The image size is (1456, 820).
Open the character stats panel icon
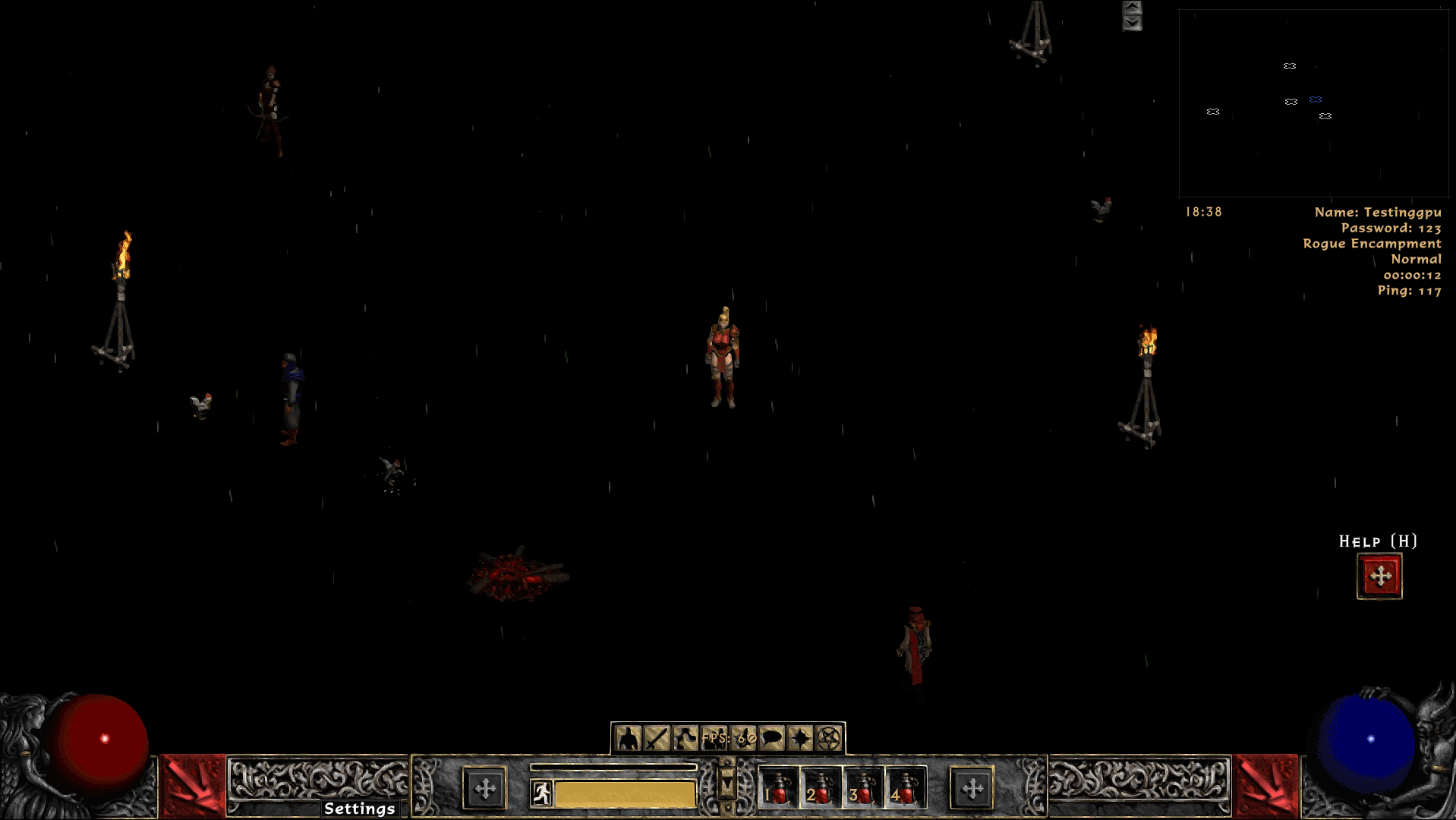point(628,738)
